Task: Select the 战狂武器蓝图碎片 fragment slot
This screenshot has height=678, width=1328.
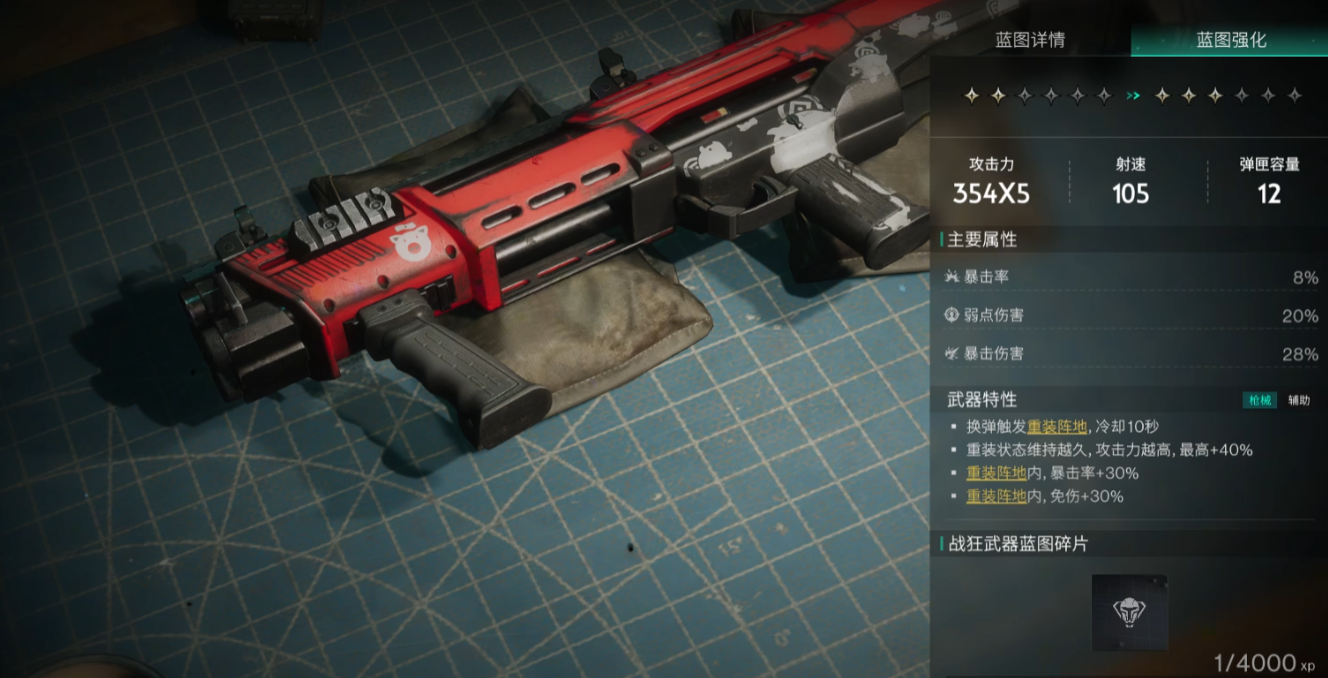Action: [x=1129, y=612]
